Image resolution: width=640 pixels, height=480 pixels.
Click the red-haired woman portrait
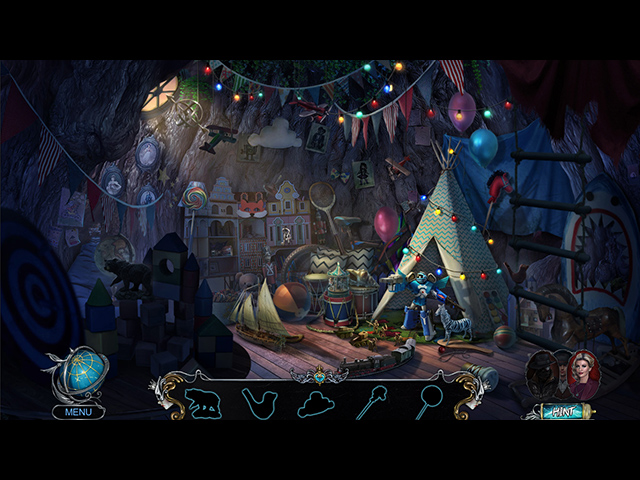(x=581, y=376)
